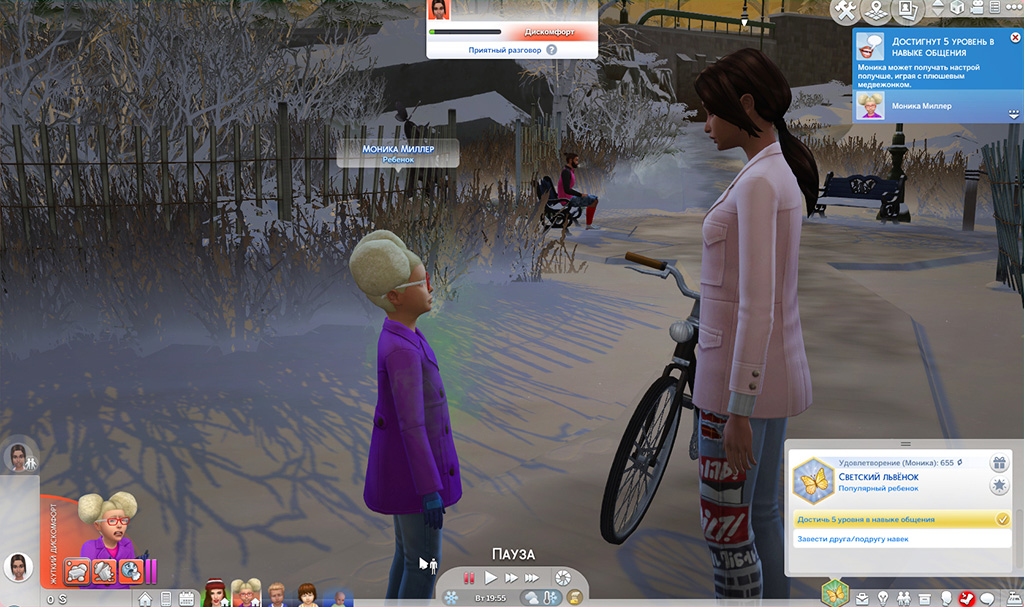Open the weather forecast icon near clock

pyautogui.click(x=530, y=598)
